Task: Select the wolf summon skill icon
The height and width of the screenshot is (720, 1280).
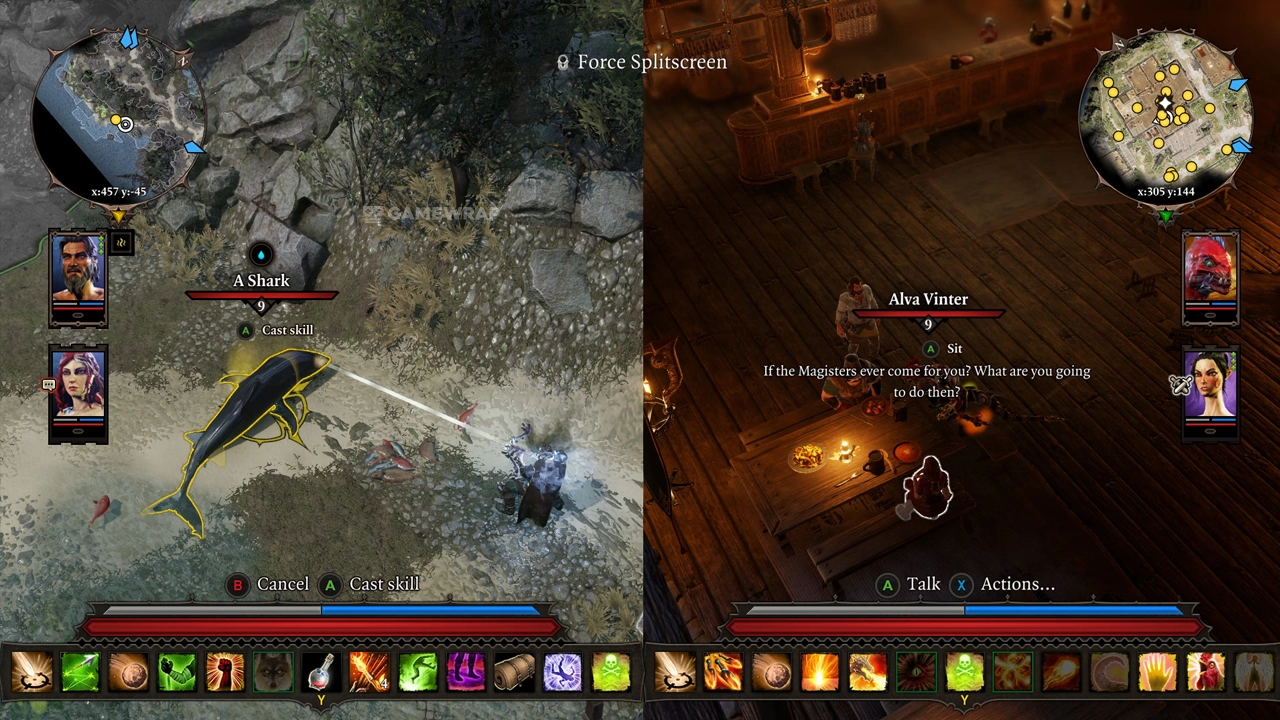Action: [x=273, y=672]
